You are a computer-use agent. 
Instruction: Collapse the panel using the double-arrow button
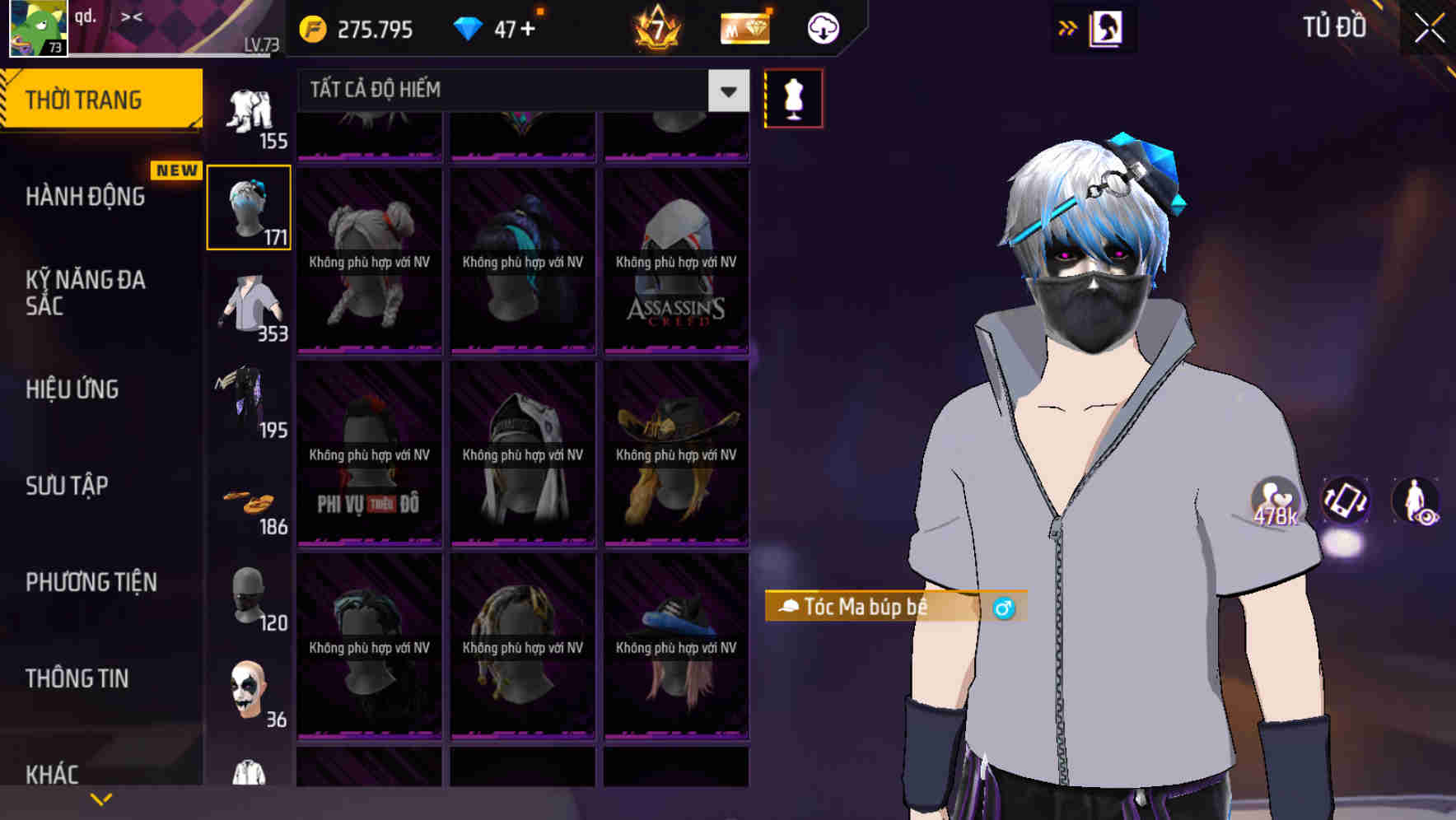coord(1068,26)
